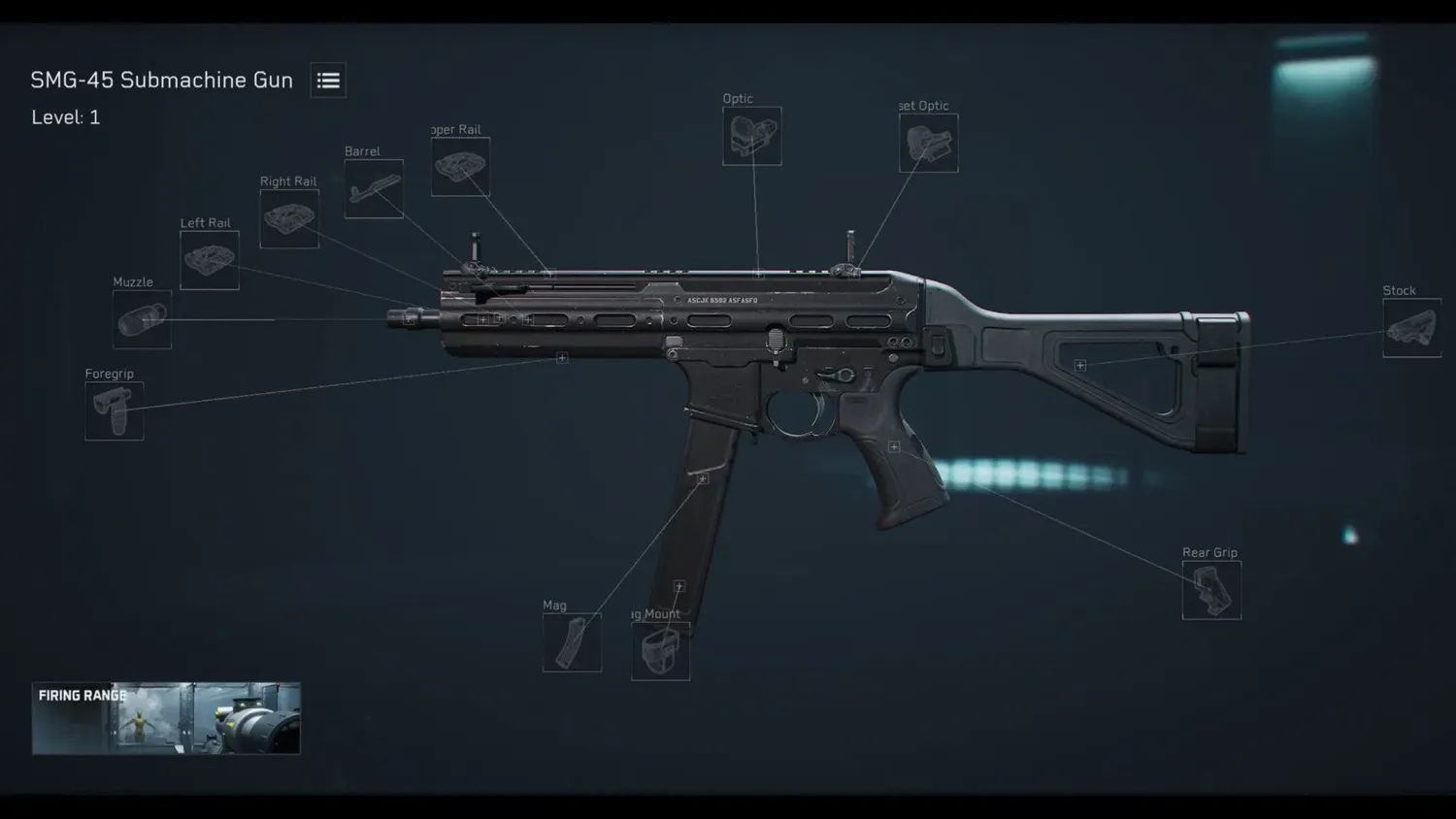Open the Upper Rail slot

click(460, 165)
